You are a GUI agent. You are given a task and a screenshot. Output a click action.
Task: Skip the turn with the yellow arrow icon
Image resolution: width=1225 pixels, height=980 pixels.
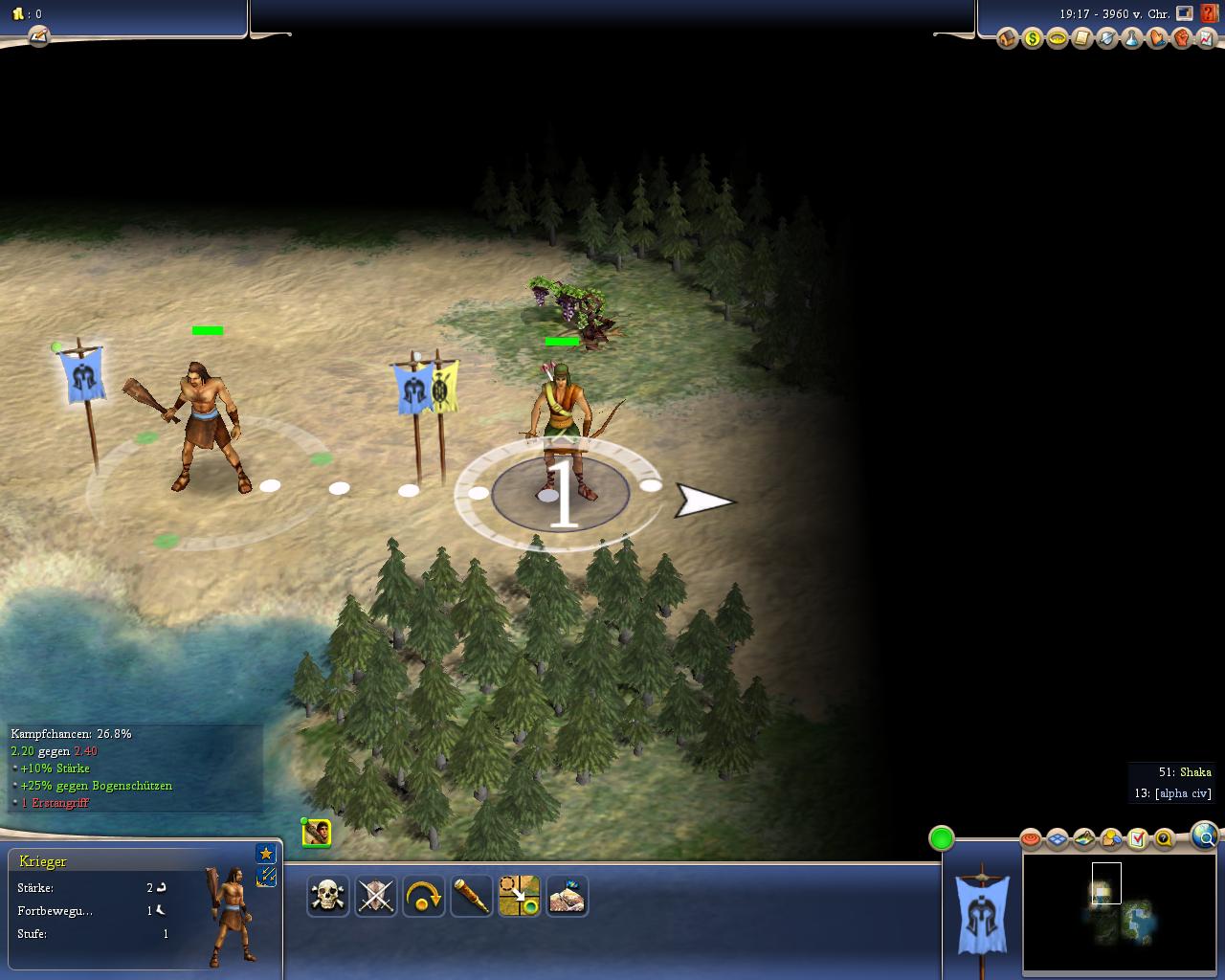click(x=423, y=897)
